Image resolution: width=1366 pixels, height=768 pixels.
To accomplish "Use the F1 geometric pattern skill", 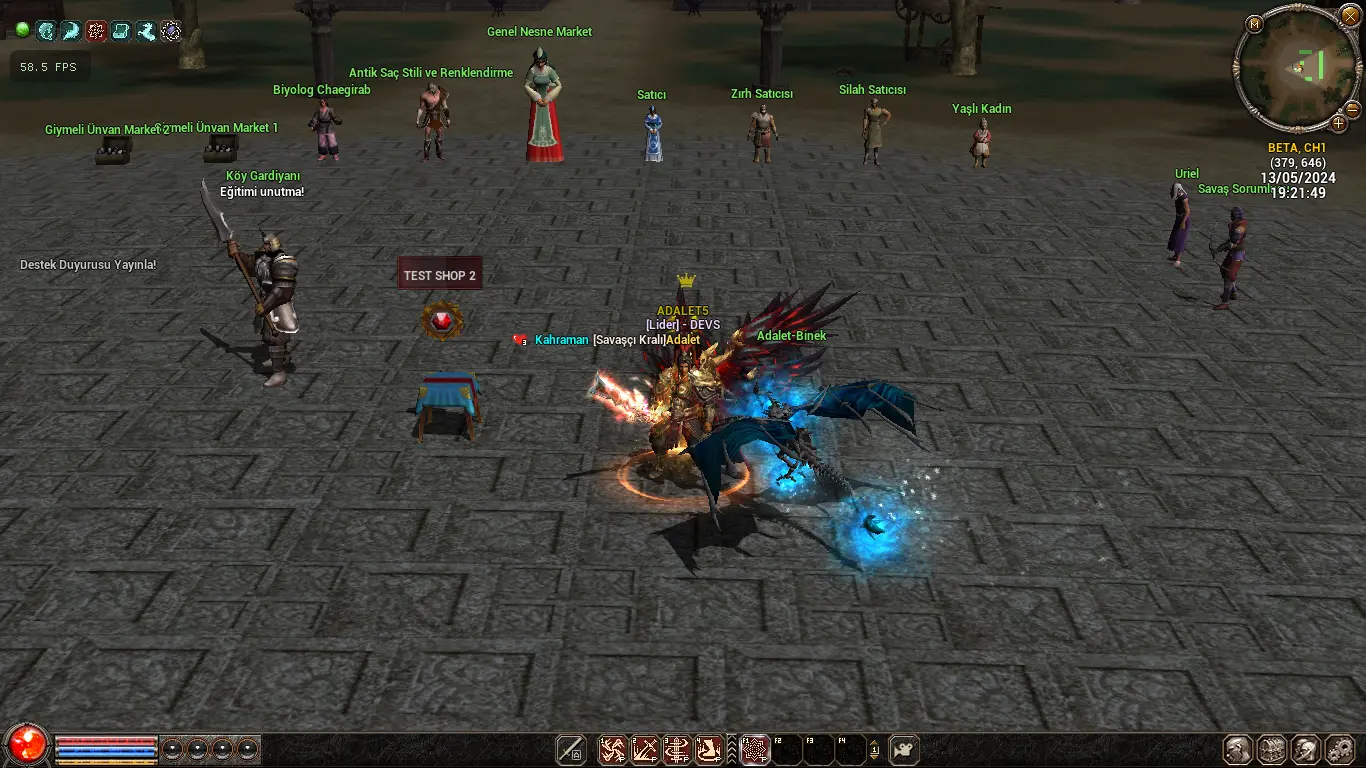I will pos(755,749).
